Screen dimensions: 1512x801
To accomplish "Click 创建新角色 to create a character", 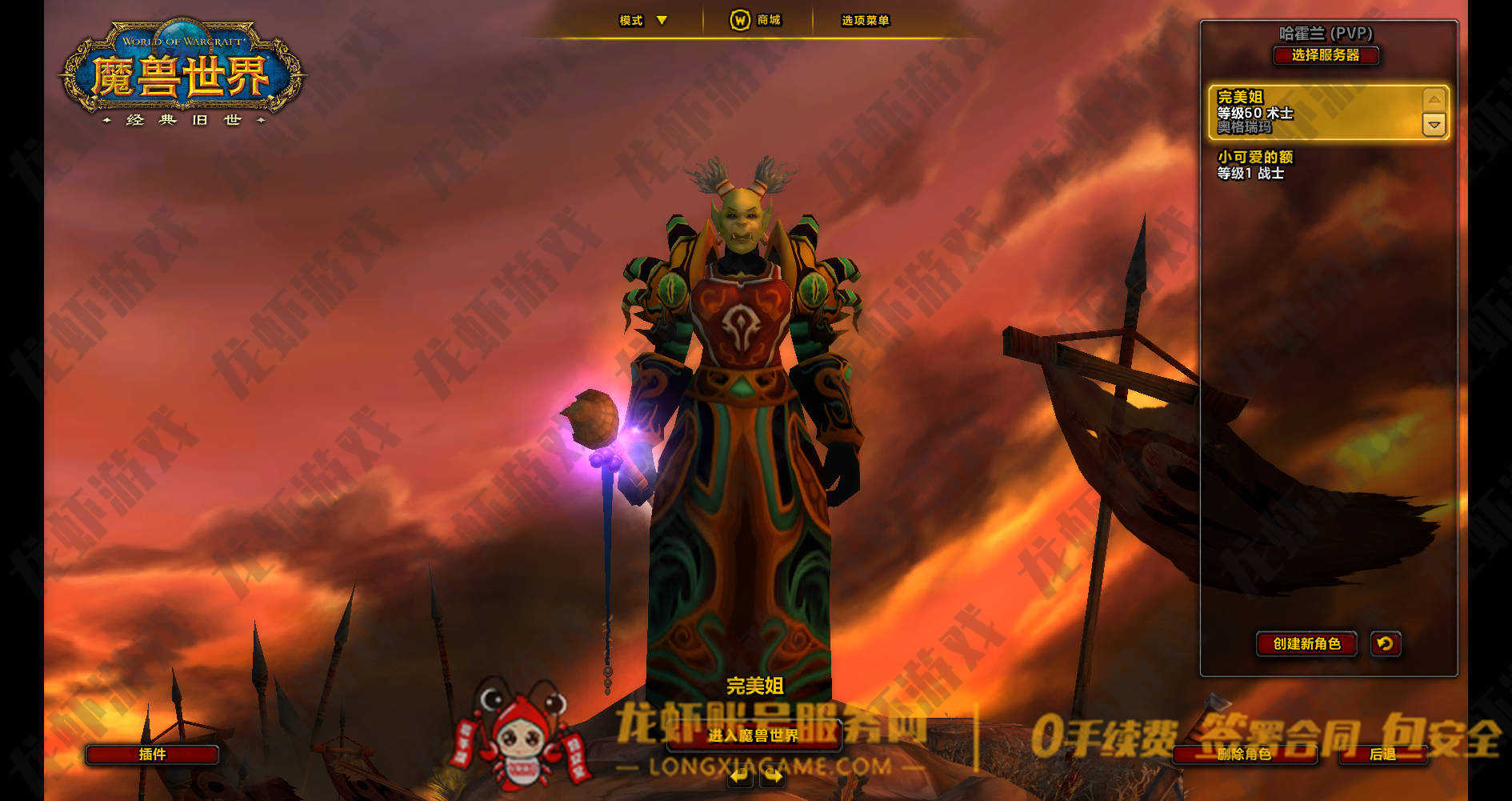I will (x=1306, y=643).
